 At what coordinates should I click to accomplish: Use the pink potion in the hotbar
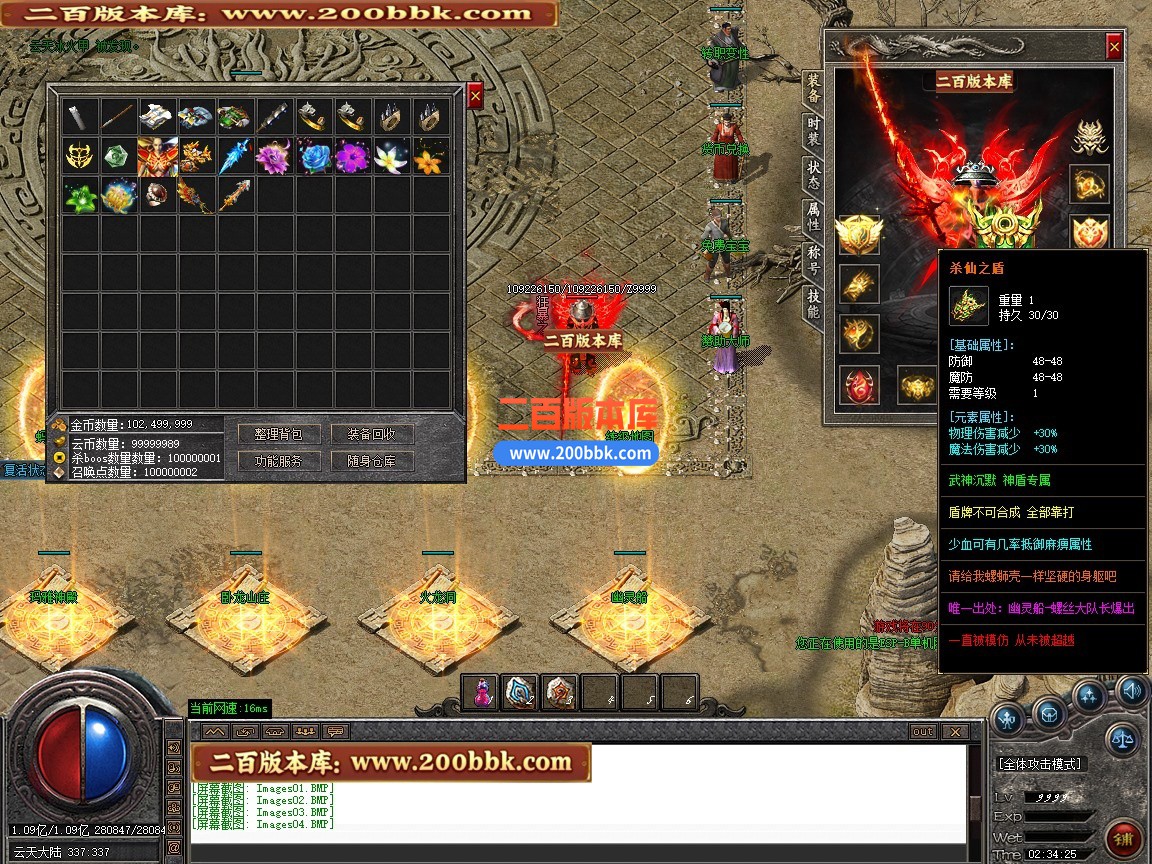[482, 692]
